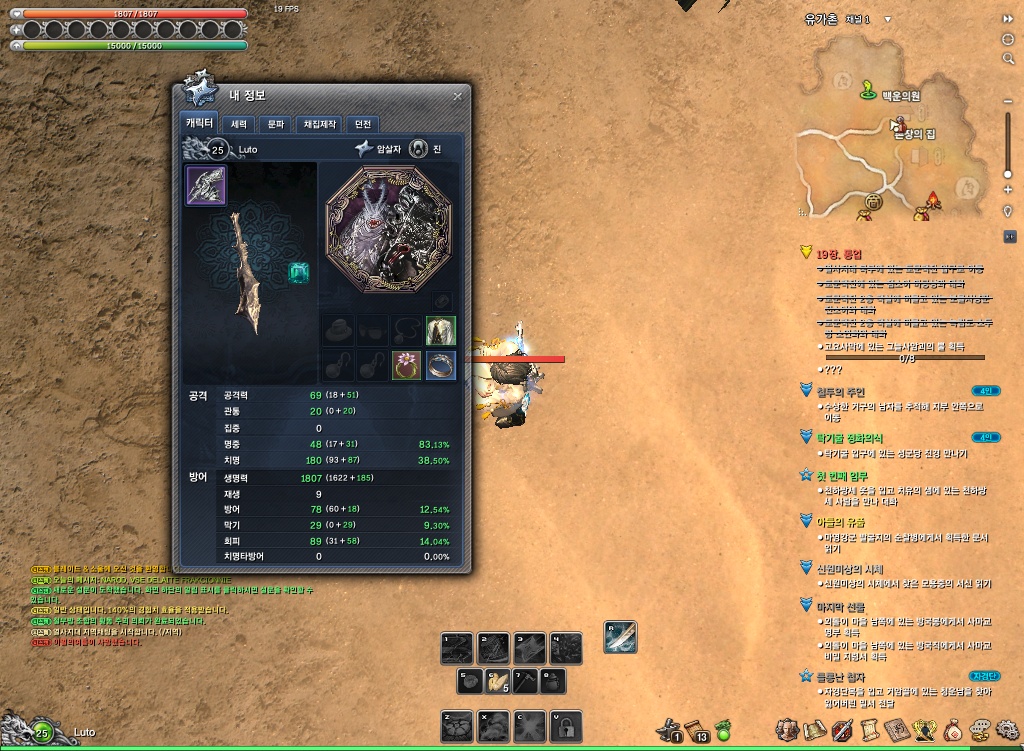This screenshot has width=1024, height=751.
Task: Click the teal gem socket beside the weapon
Action: click(x=297, y=271)
